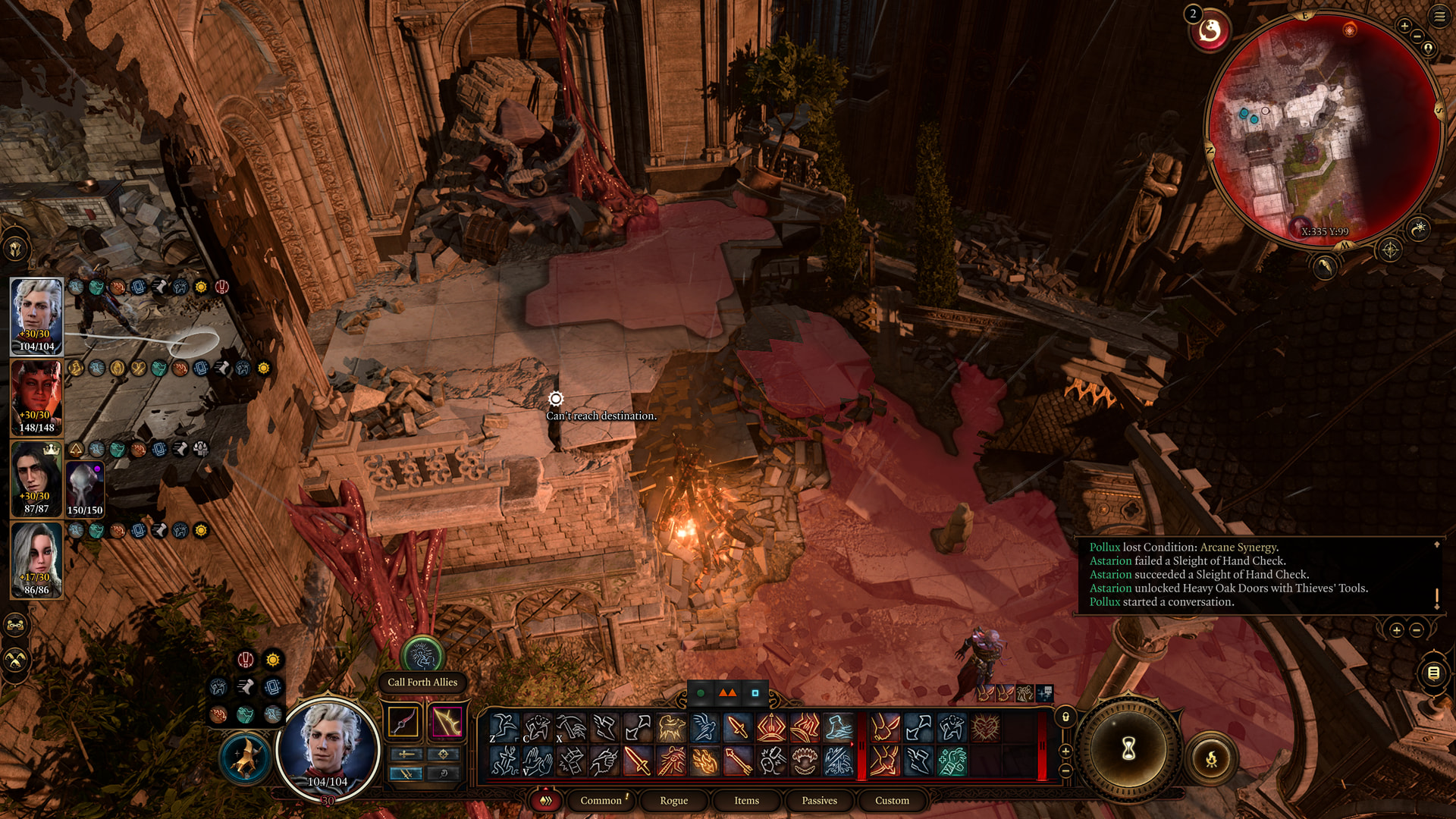This screenshot has width=1456, height=819.
Task: Switch to the Common hotbar tab
Action: click(601, 800)
